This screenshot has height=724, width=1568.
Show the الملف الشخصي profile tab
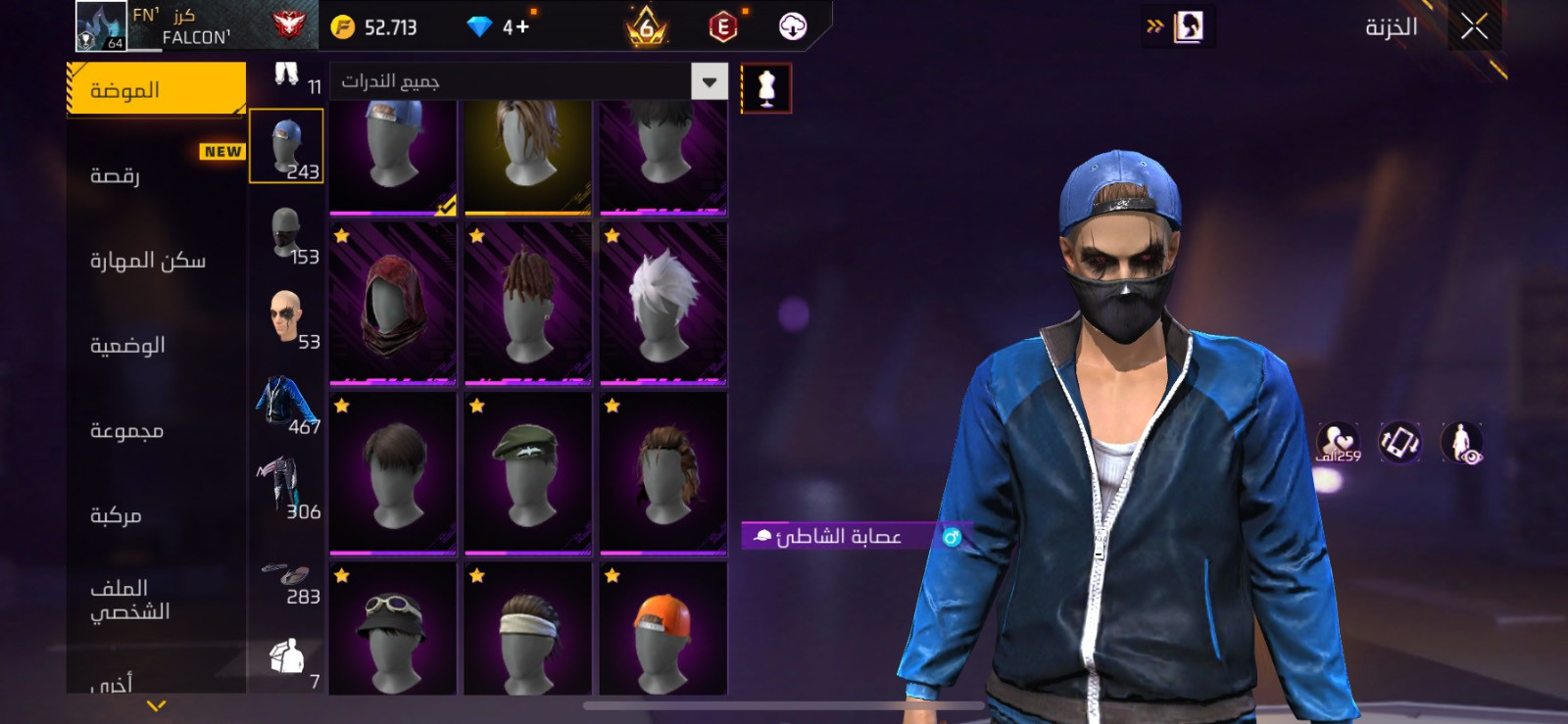point(130,600)
